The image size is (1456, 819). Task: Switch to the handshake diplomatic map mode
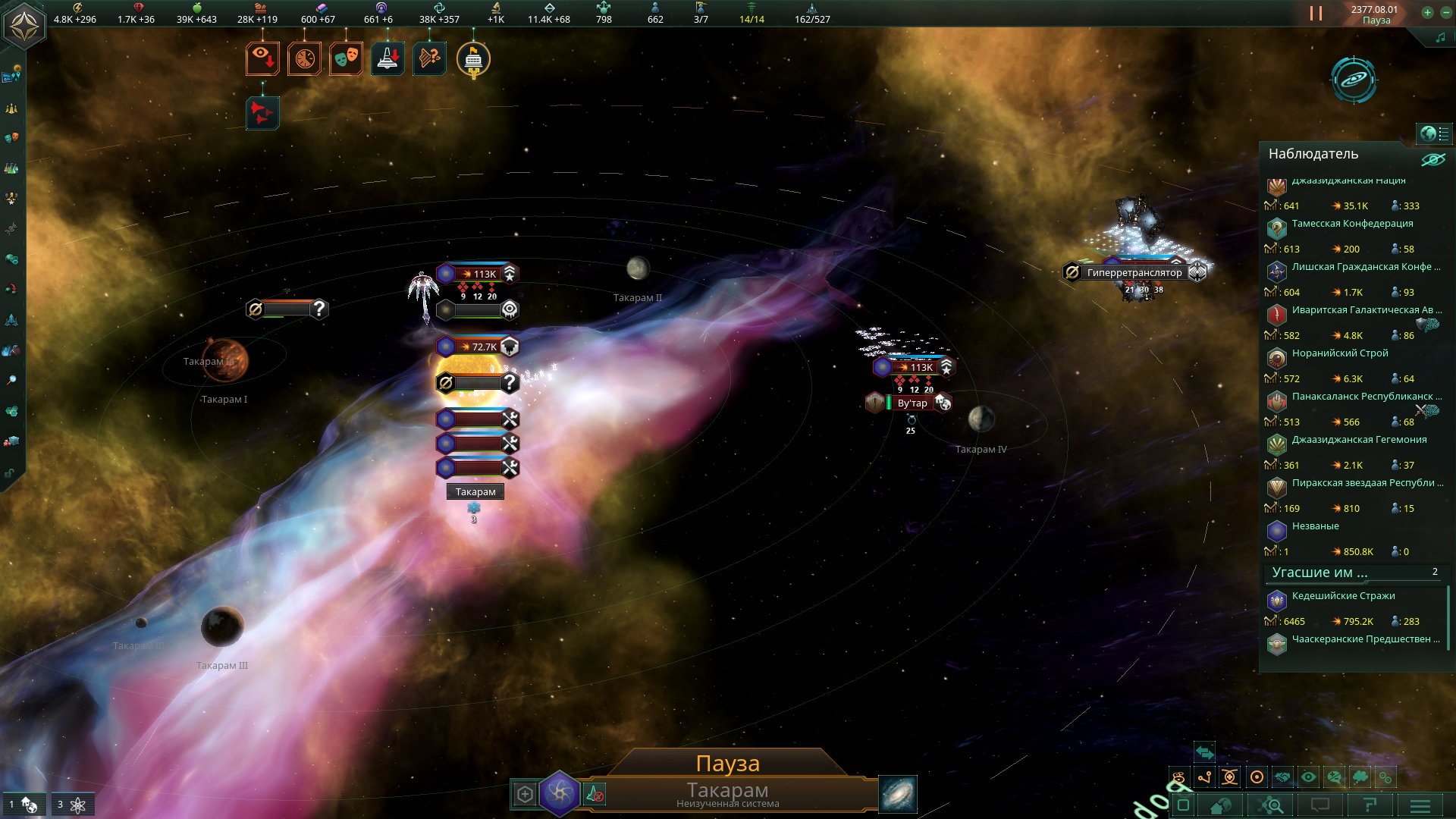[x=1282, y=777]
